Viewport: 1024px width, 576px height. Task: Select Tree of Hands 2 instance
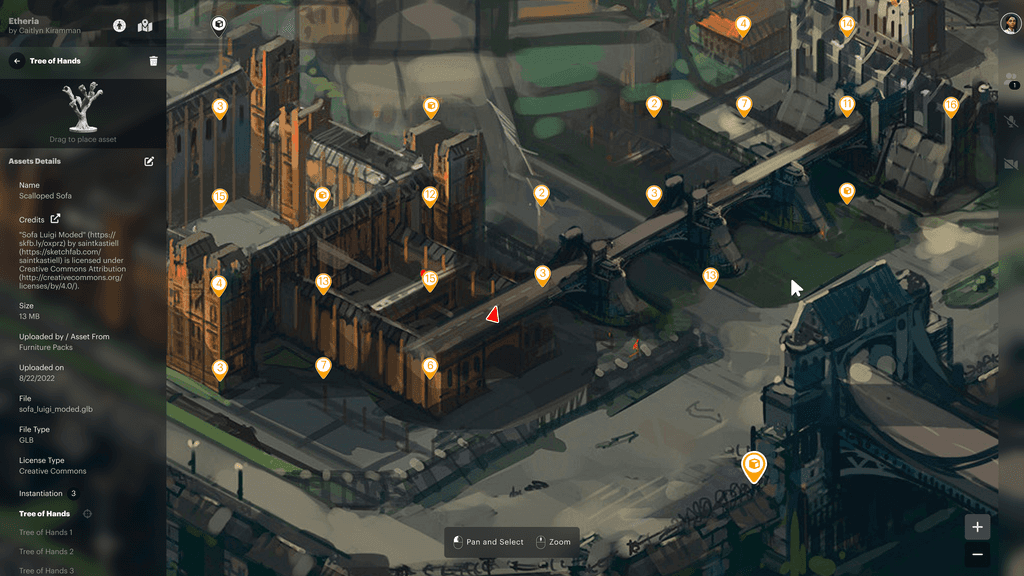click(46, 551)
